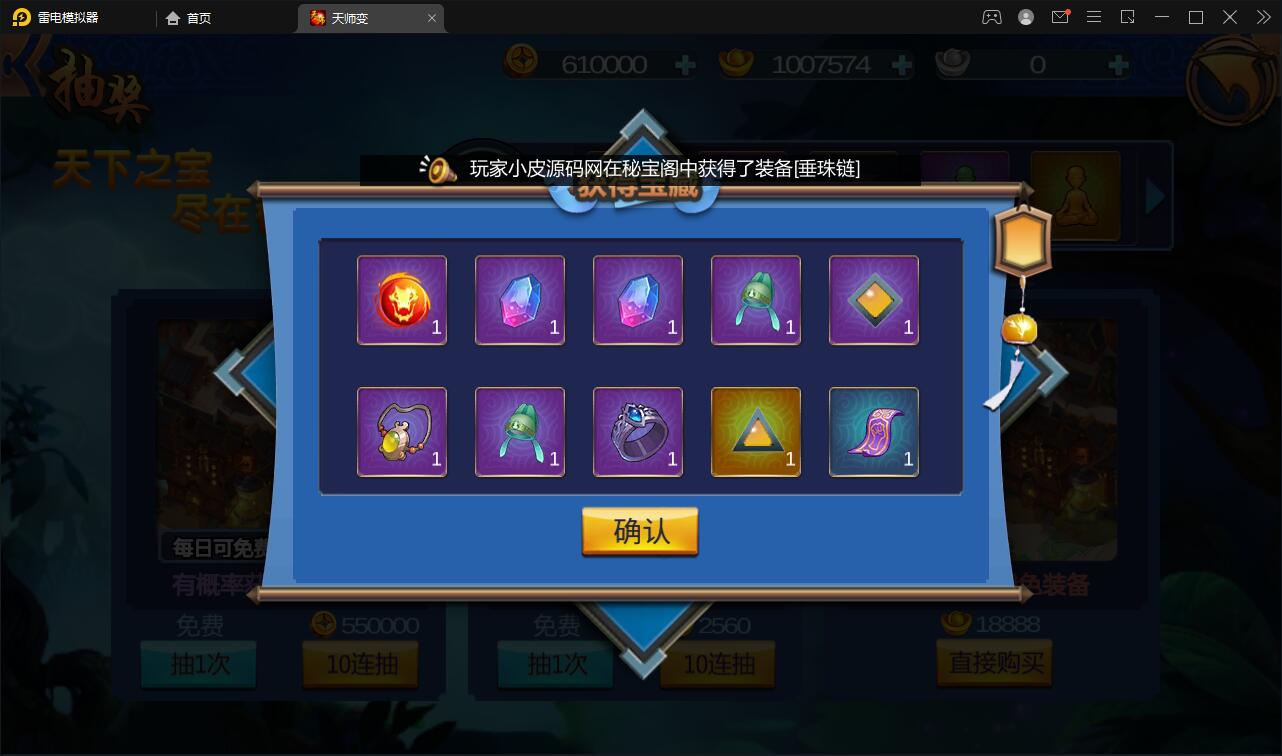The image size is (1282, 756).
Task: Select the silver ring equipment icon
Action: 637,431
